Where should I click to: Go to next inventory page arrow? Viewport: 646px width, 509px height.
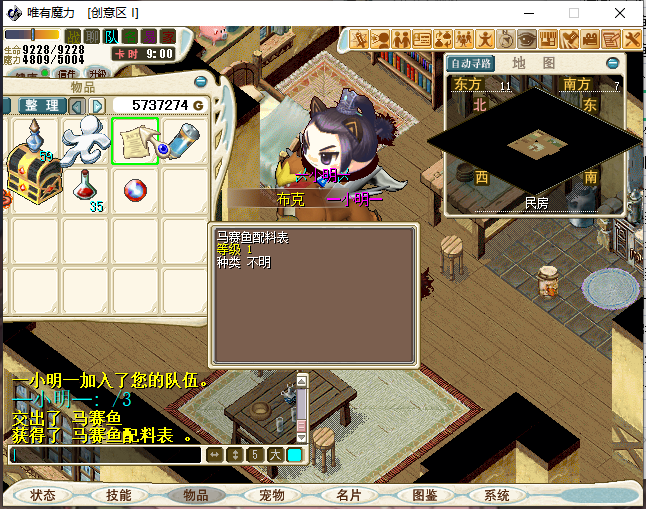pyautogui.click(x=98, y=106)
